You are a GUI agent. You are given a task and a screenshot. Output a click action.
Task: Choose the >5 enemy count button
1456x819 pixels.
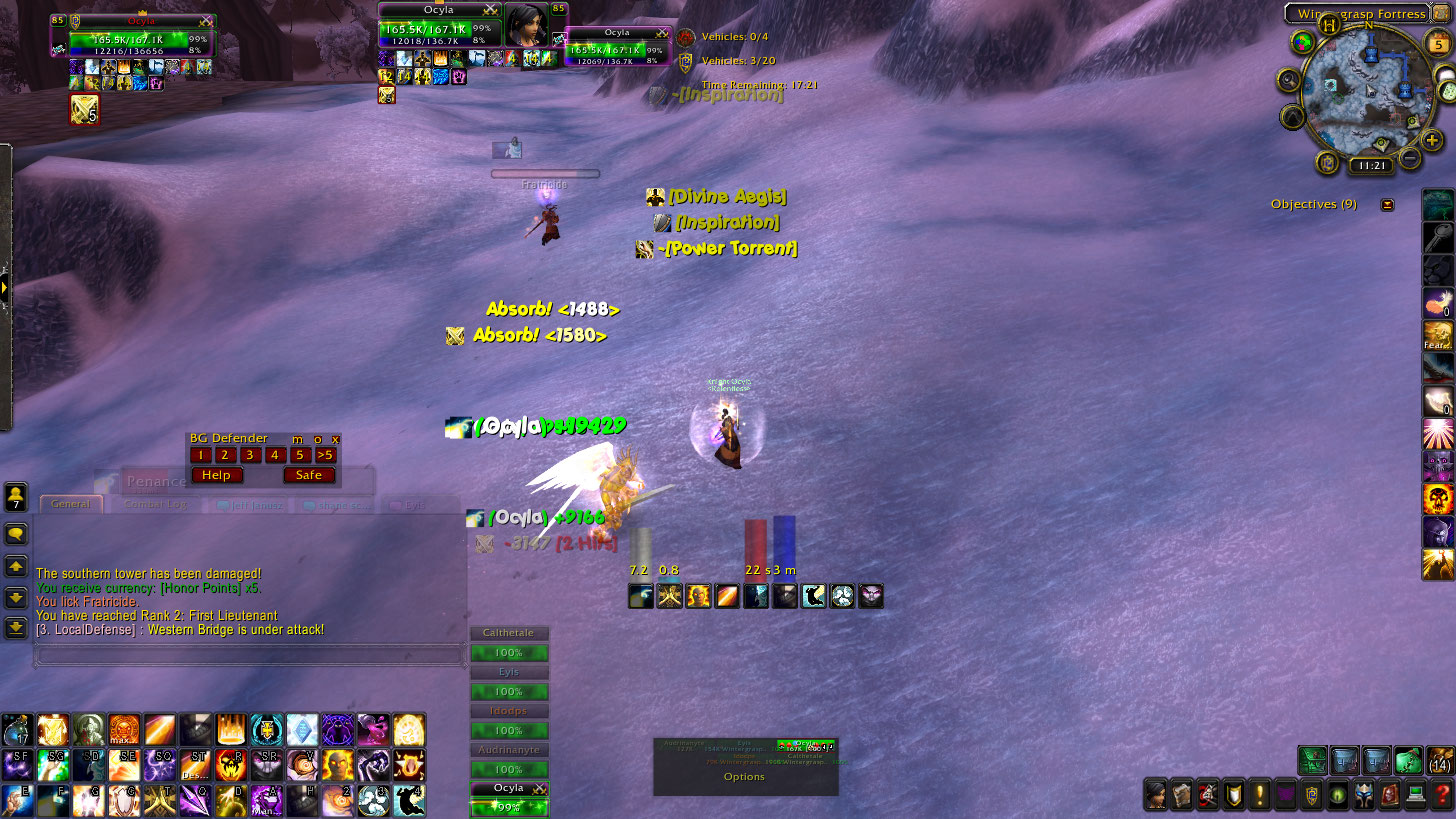point(325,456)
